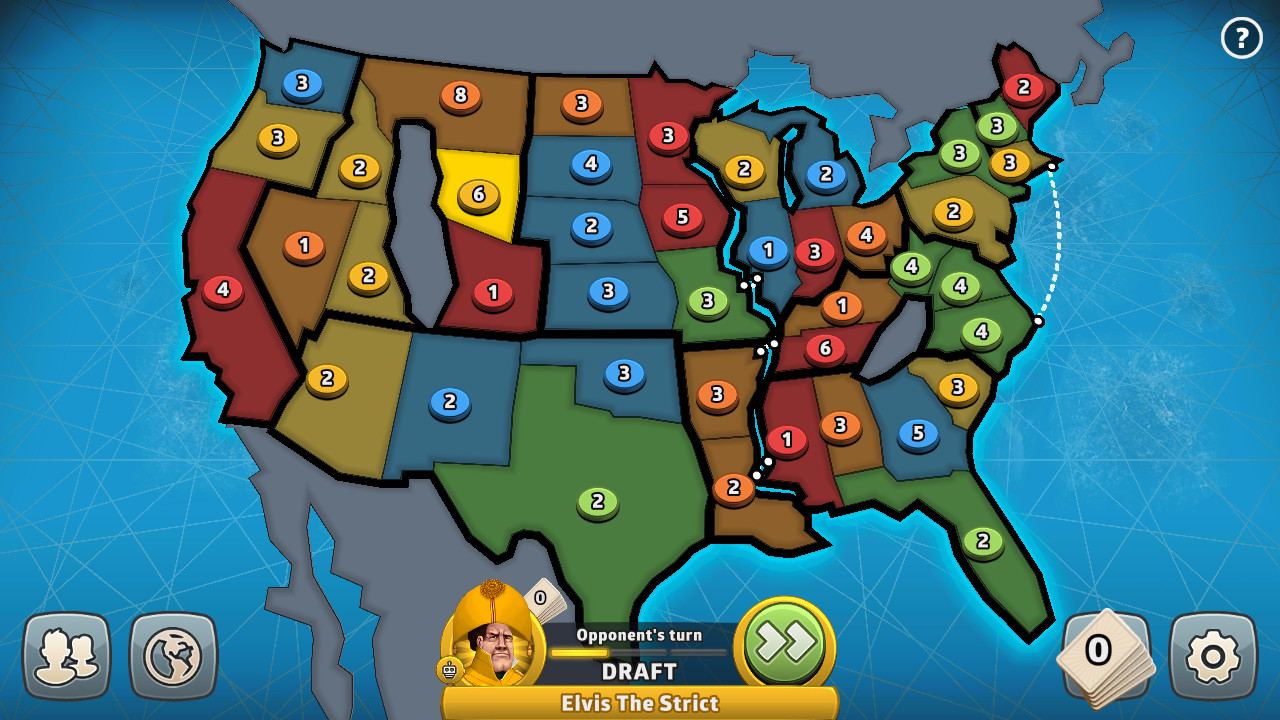Open the globe world view icon

(171, 656)
